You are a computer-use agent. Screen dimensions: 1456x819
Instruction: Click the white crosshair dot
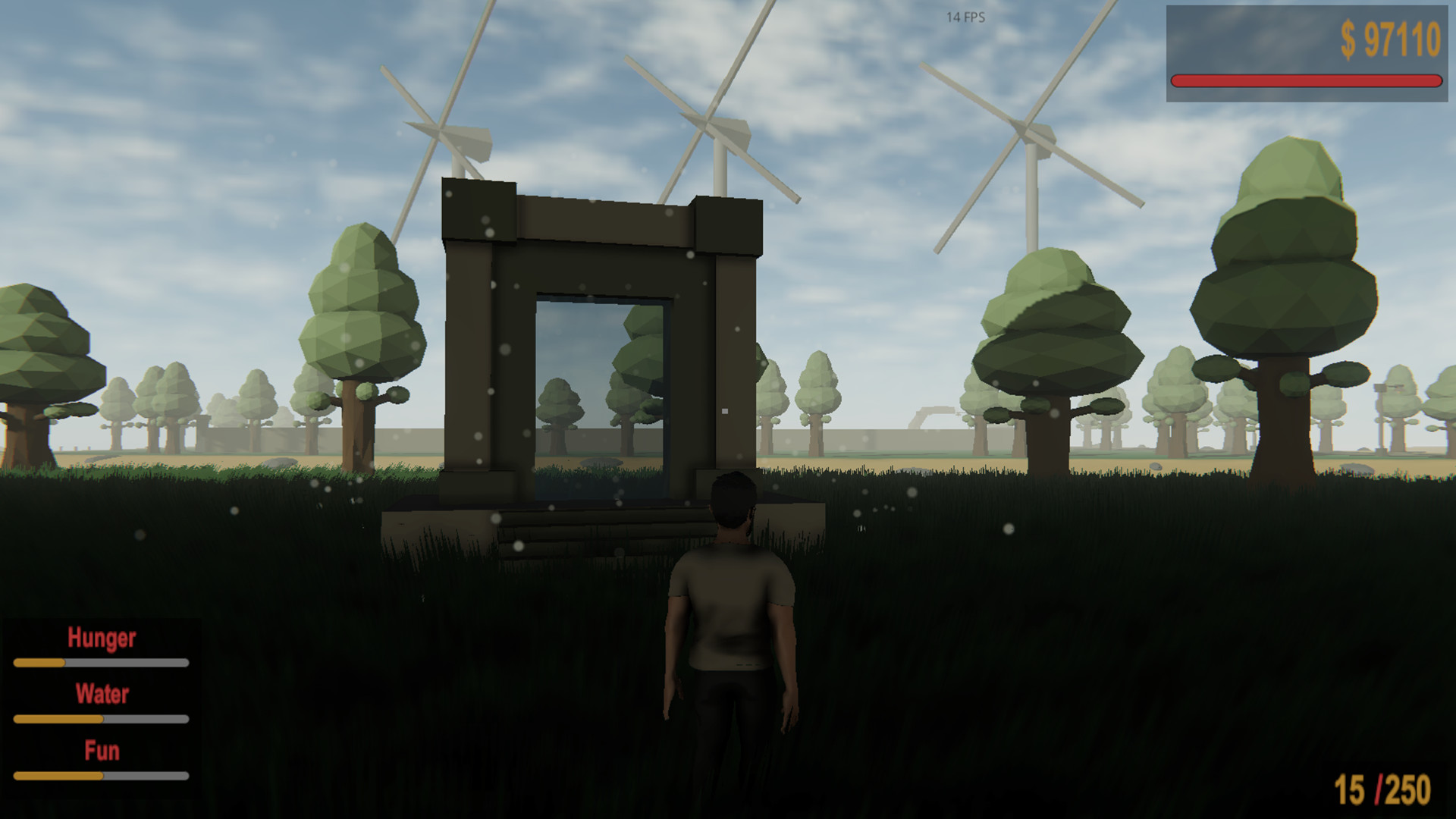coord(725,410)
